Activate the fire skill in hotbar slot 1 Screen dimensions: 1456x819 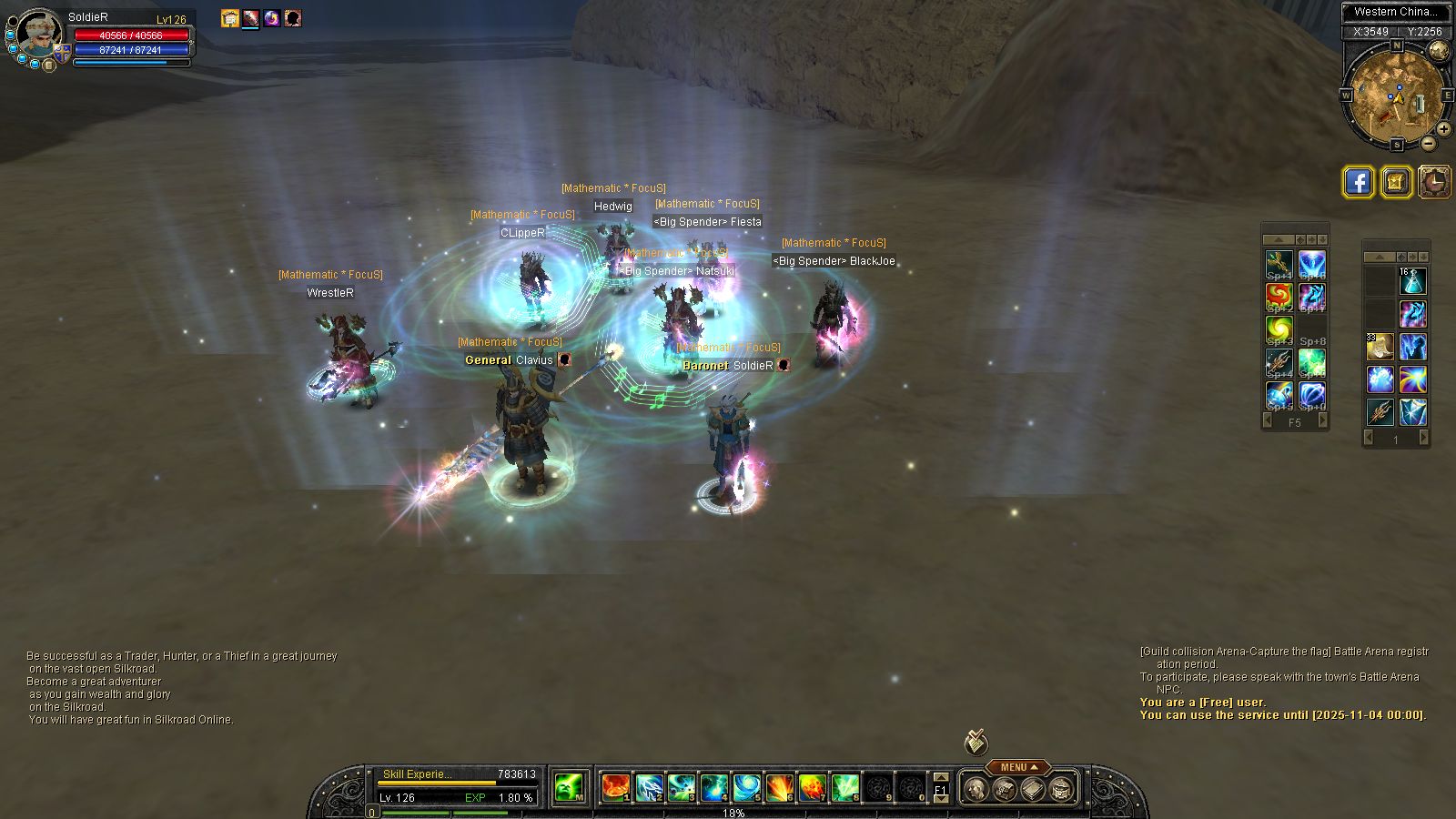pos(616,787)
